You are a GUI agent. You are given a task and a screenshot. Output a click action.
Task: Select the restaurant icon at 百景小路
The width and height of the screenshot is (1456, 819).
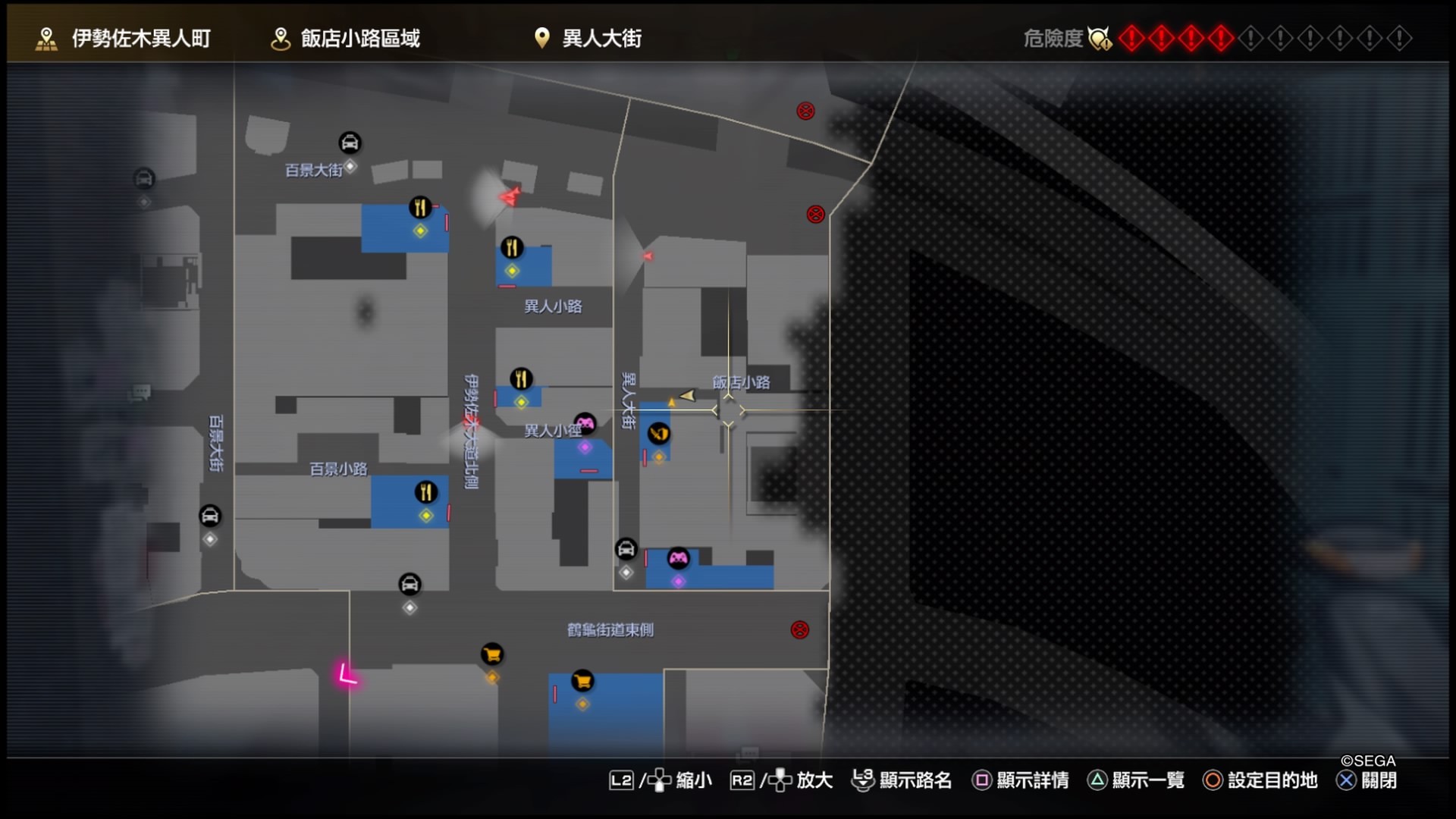point(425,491)
